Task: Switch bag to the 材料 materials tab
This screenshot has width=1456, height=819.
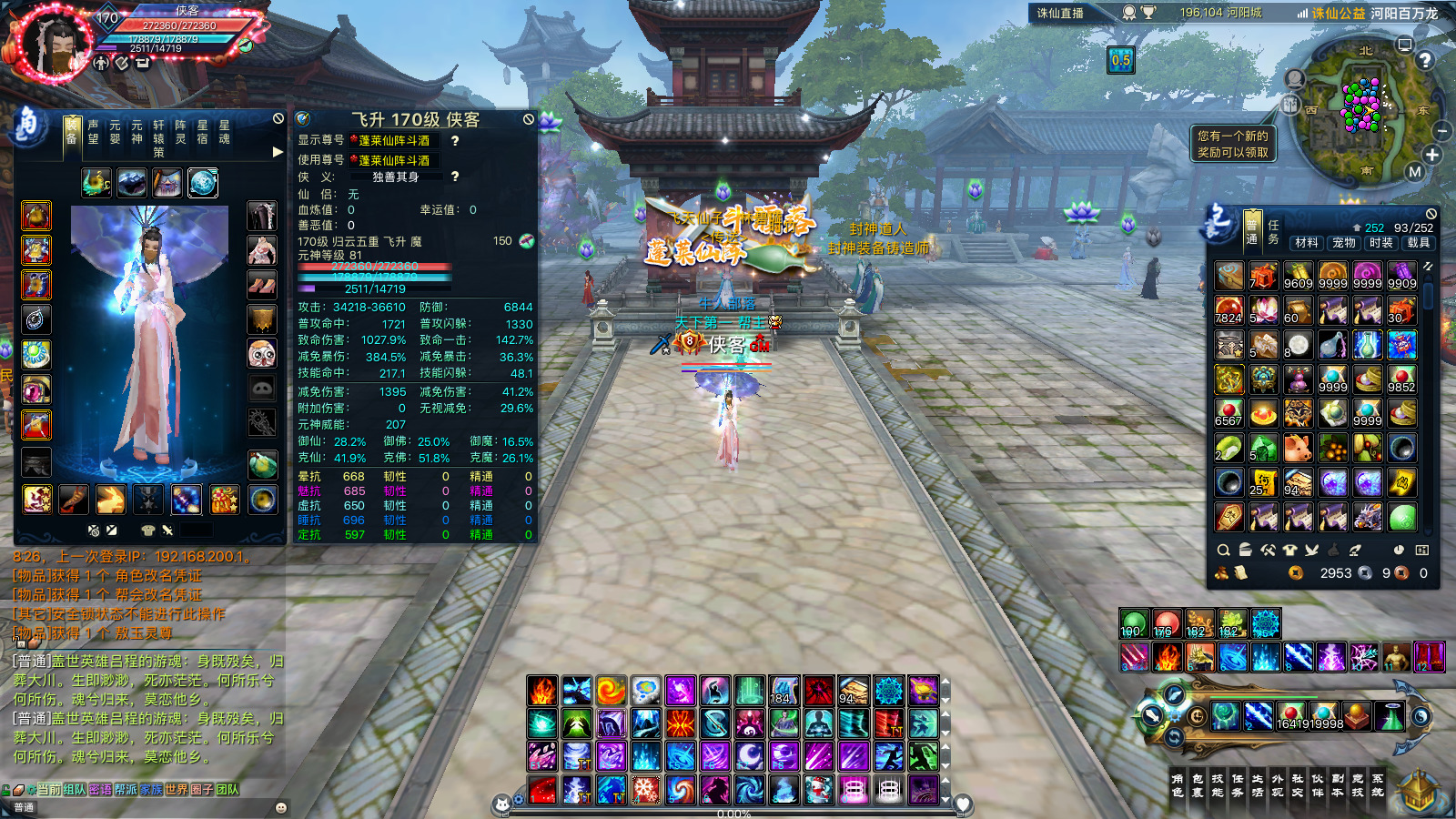Action: pos(1307,243)
